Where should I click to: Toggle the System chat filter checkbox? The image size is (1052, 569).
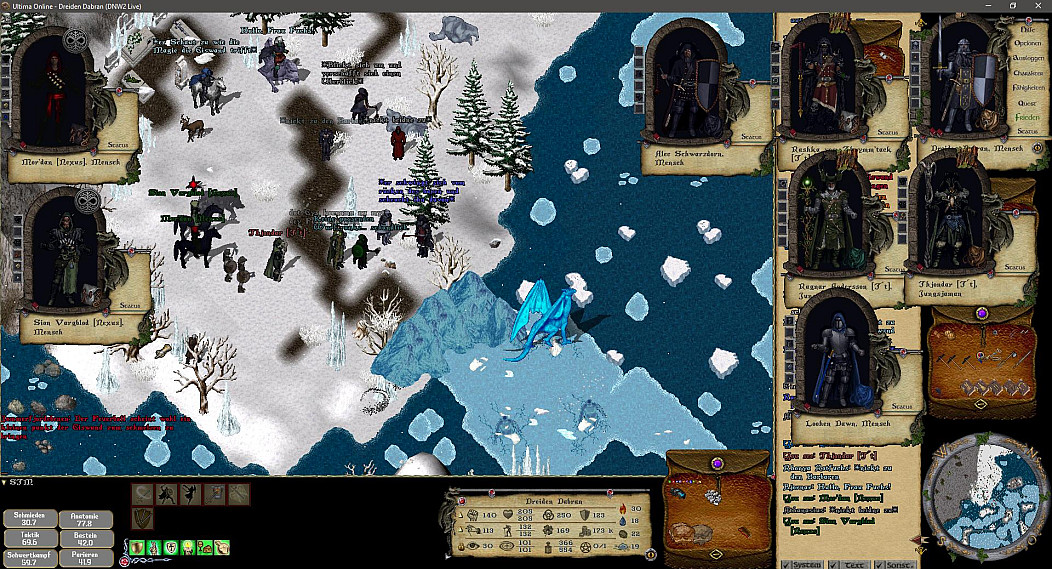click(784, 564)
